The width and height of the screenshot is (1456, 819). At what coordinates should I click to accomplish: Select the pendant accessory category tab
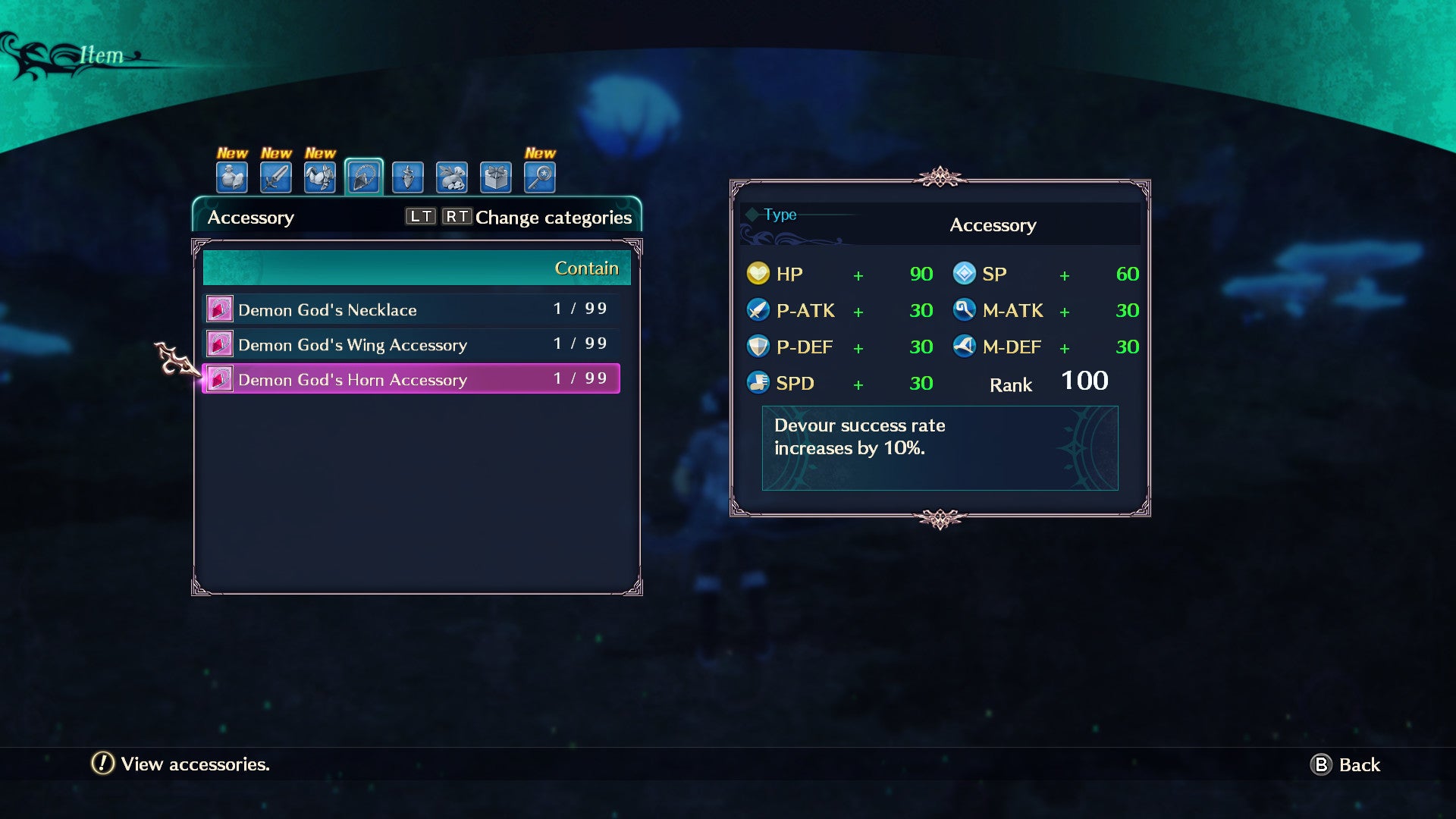coord(364,177)
